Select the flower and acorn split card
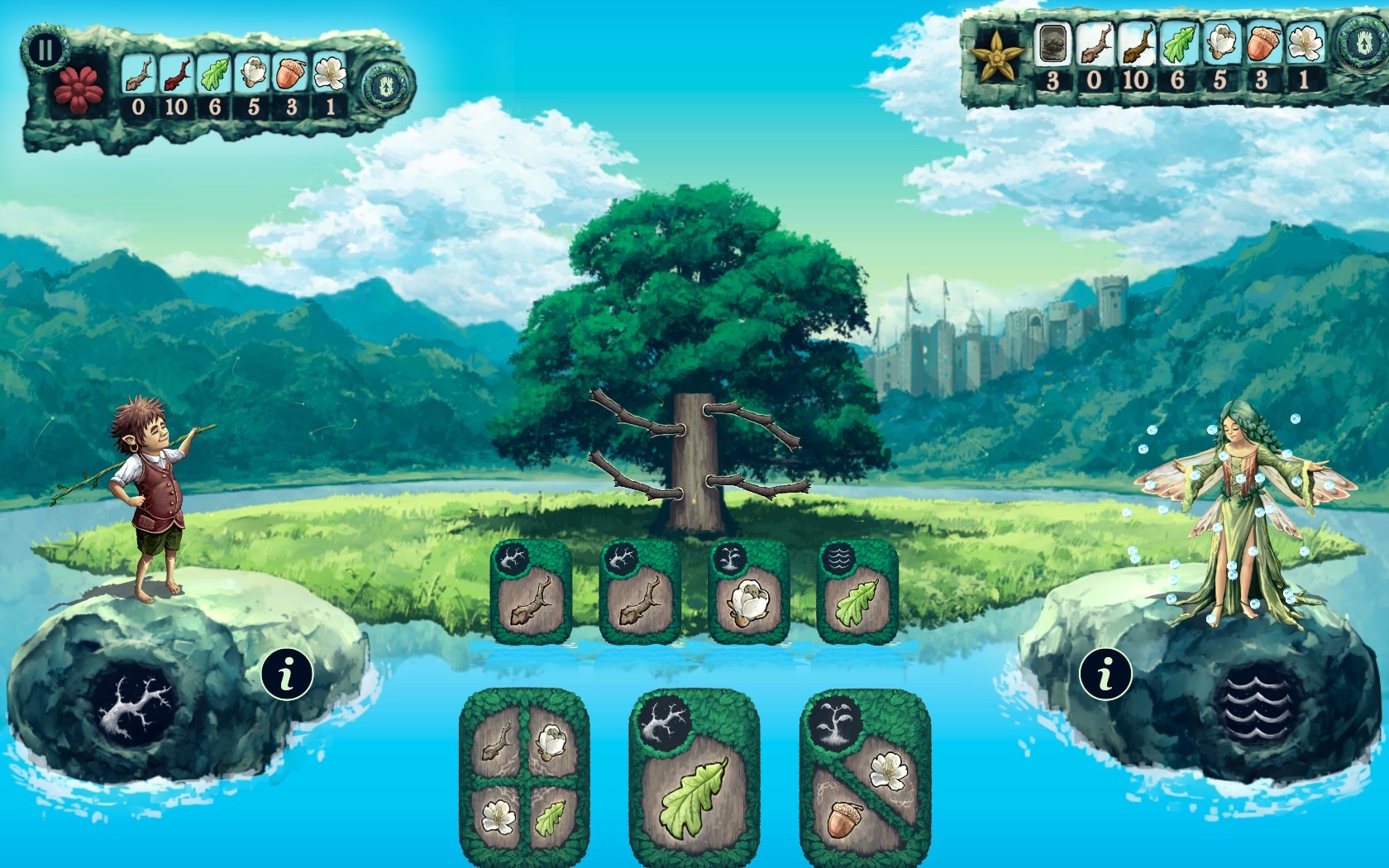Screen dimensions: 1389x868 pos(865,777)
